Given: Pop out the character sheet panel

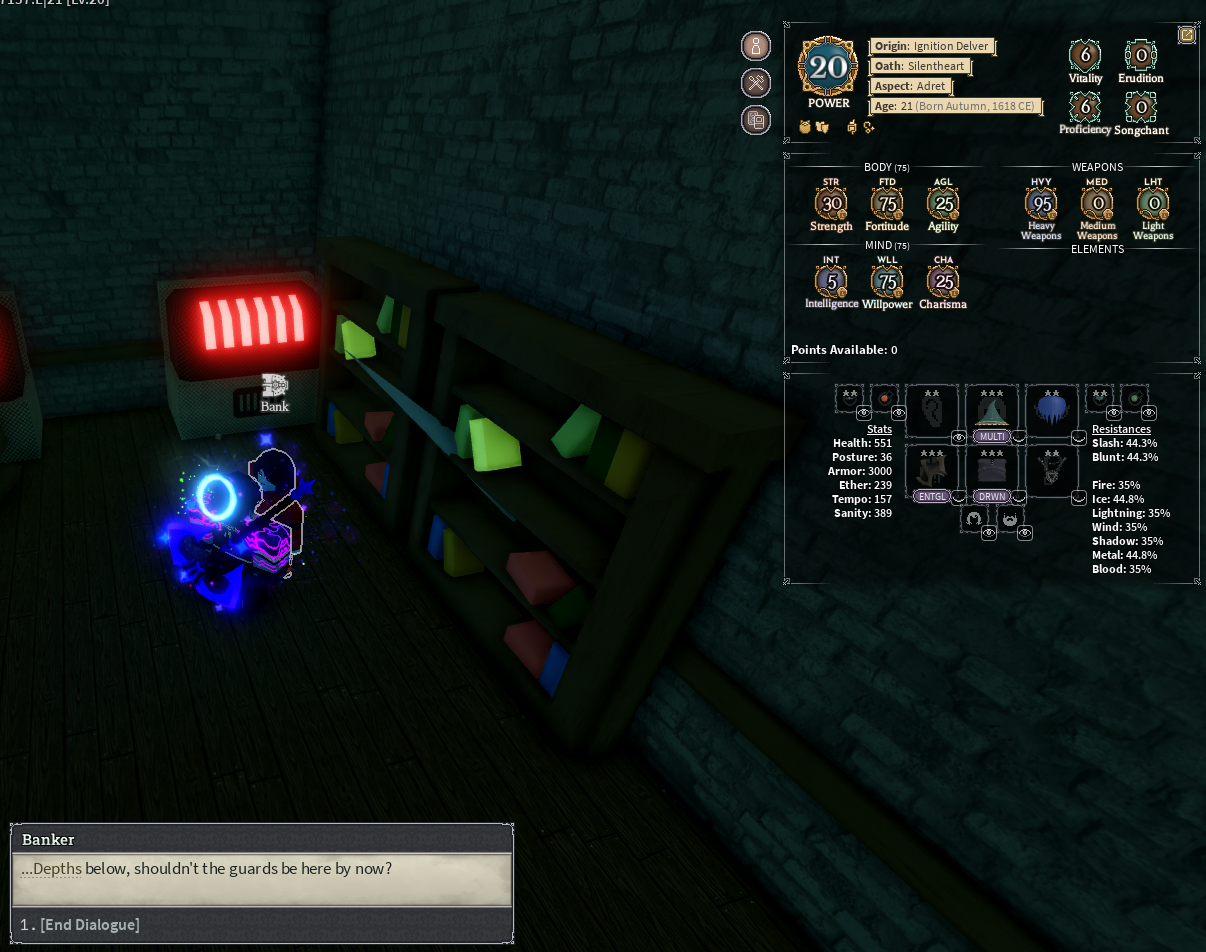Looking at the screenshot, I should point(1187,35).
